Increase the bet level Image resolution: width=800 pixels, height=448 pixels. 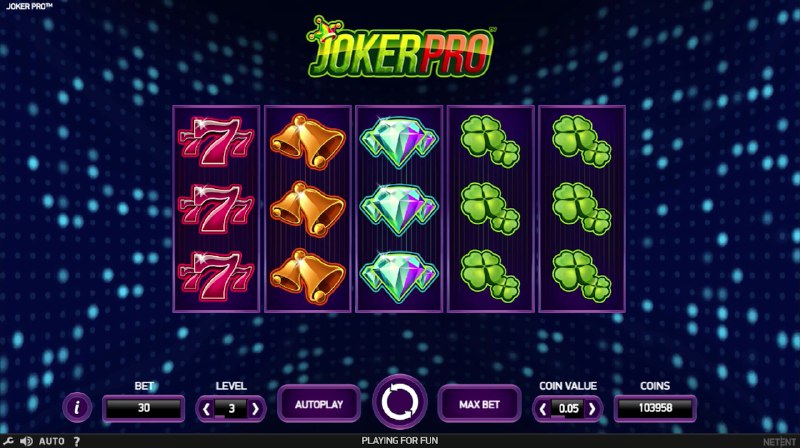[255, 408]
